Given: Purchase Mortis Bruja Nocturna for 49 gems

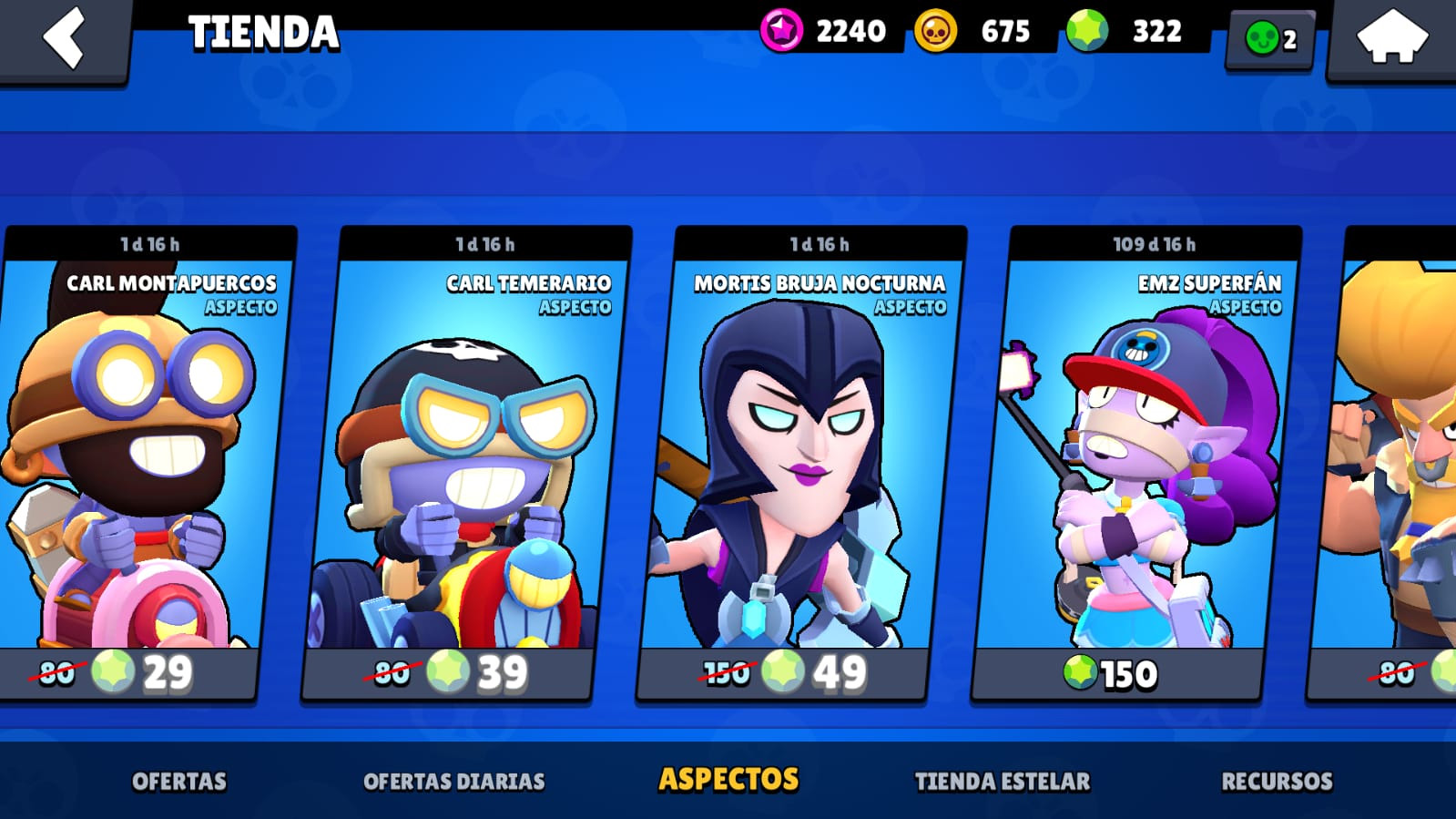Looking at the screenshot, I should point(783,674).
